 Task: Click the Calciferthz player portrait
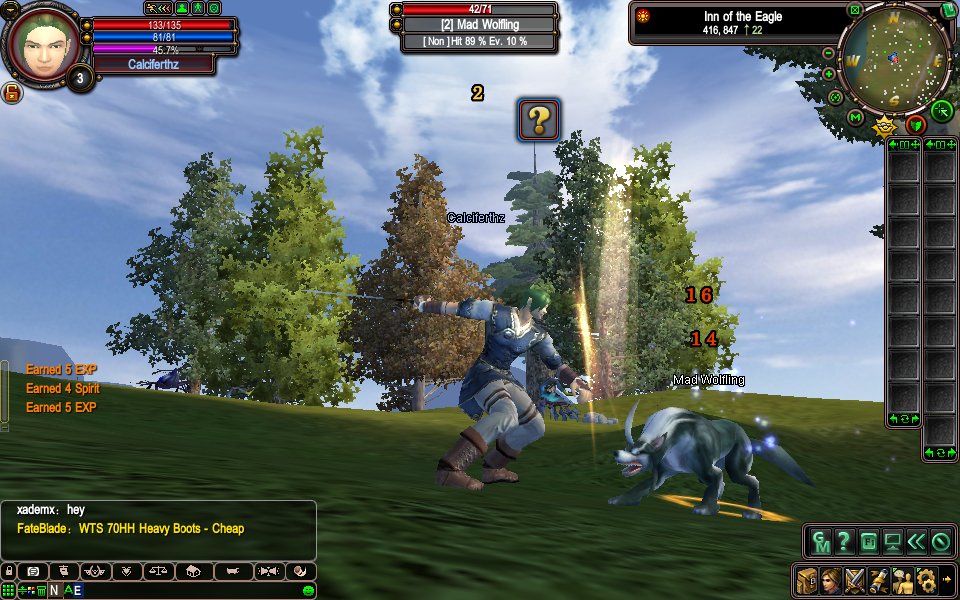coord(44,45)
